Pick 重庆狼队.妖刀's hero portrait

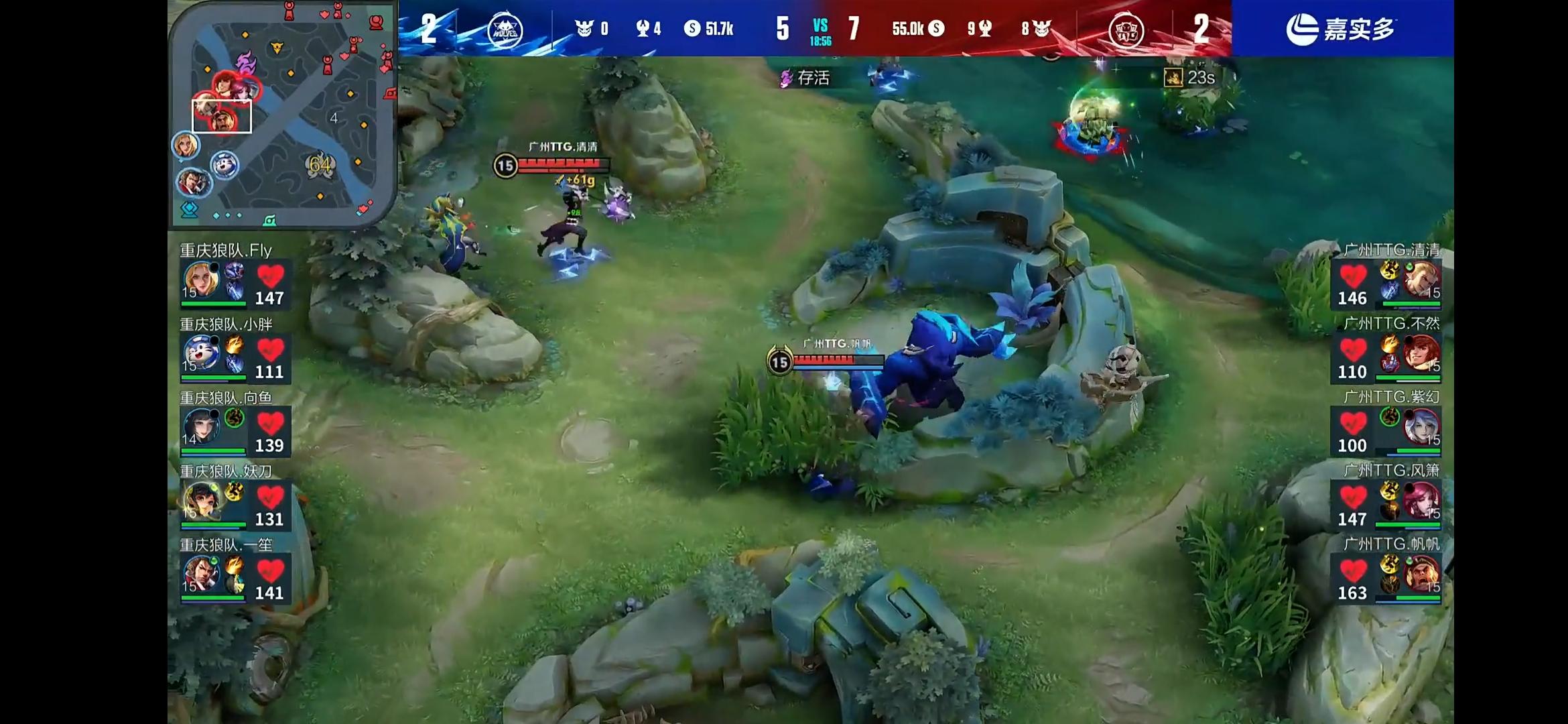click(x=200, y=500)
